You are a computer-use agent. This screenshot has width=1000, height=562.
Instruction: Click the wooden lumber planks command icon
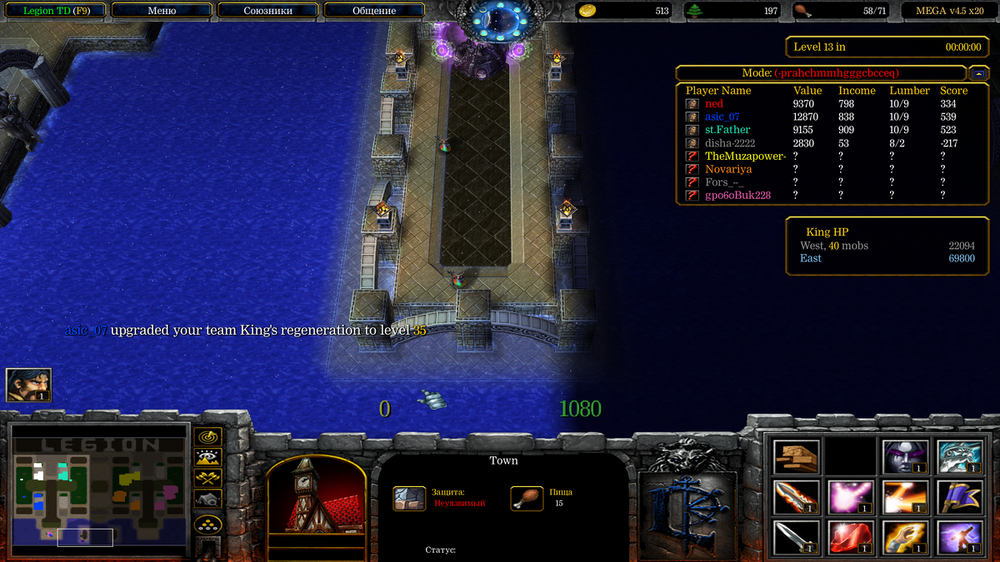[796, 457]
